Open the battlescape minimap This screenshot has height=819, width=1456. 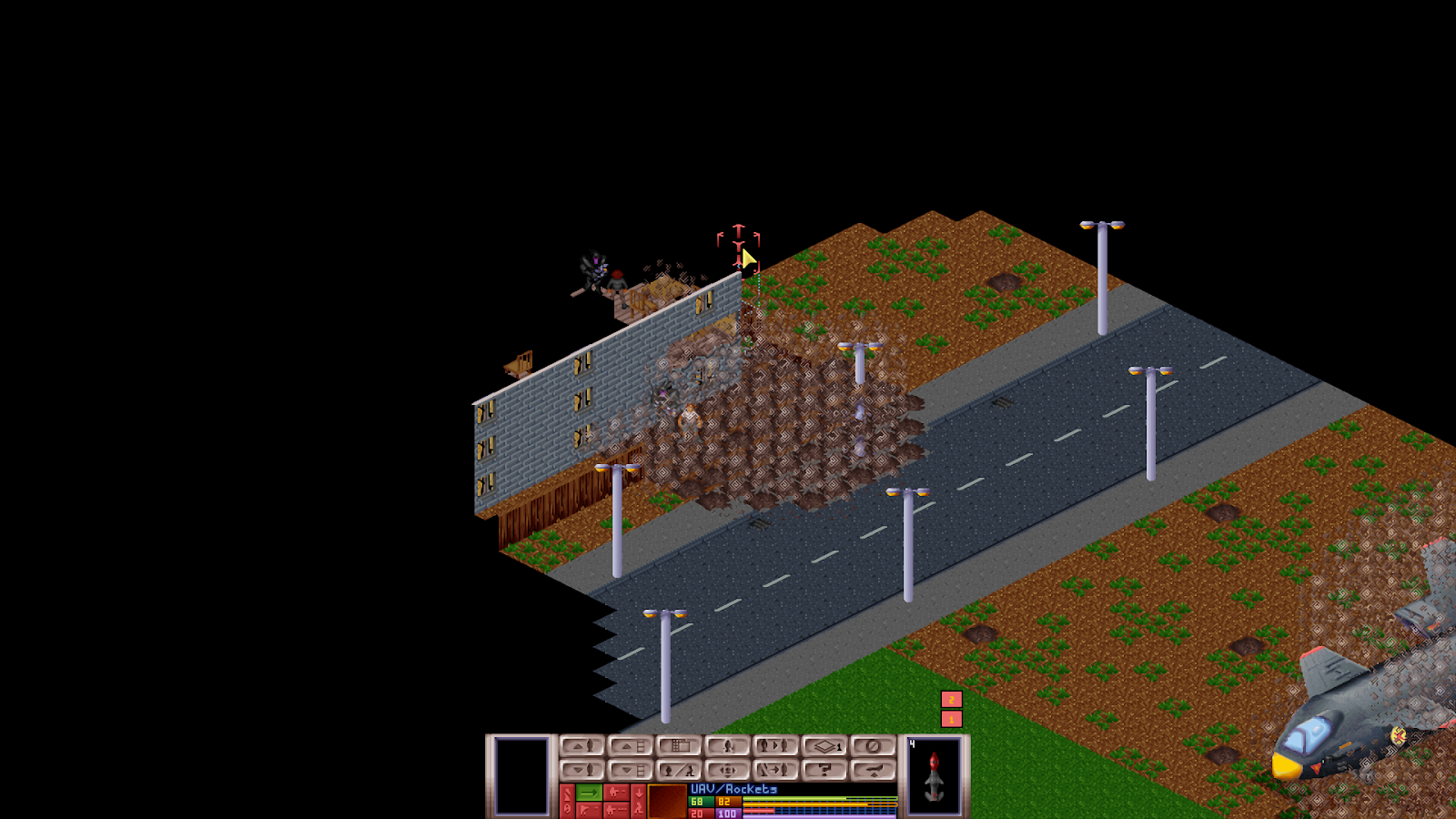tap(681, 746)
